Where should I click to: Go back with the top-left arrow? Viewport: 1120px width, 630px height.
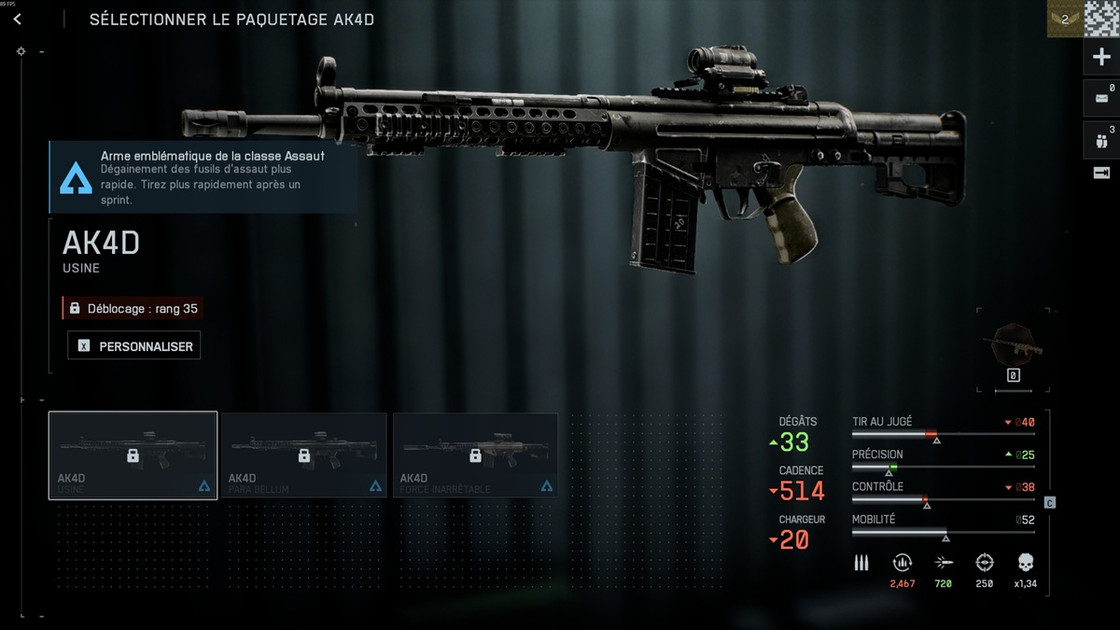[17, 19]
